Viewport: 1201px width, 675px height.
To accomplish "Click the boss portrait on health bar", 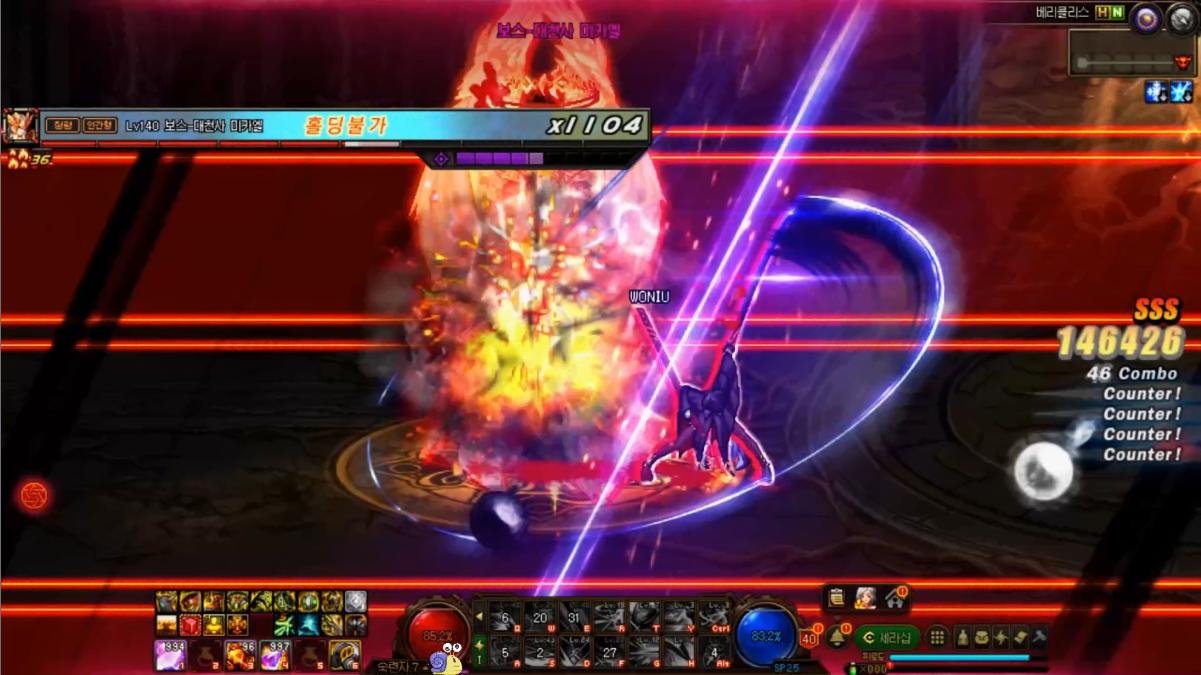I will click(x=20, y=127).
